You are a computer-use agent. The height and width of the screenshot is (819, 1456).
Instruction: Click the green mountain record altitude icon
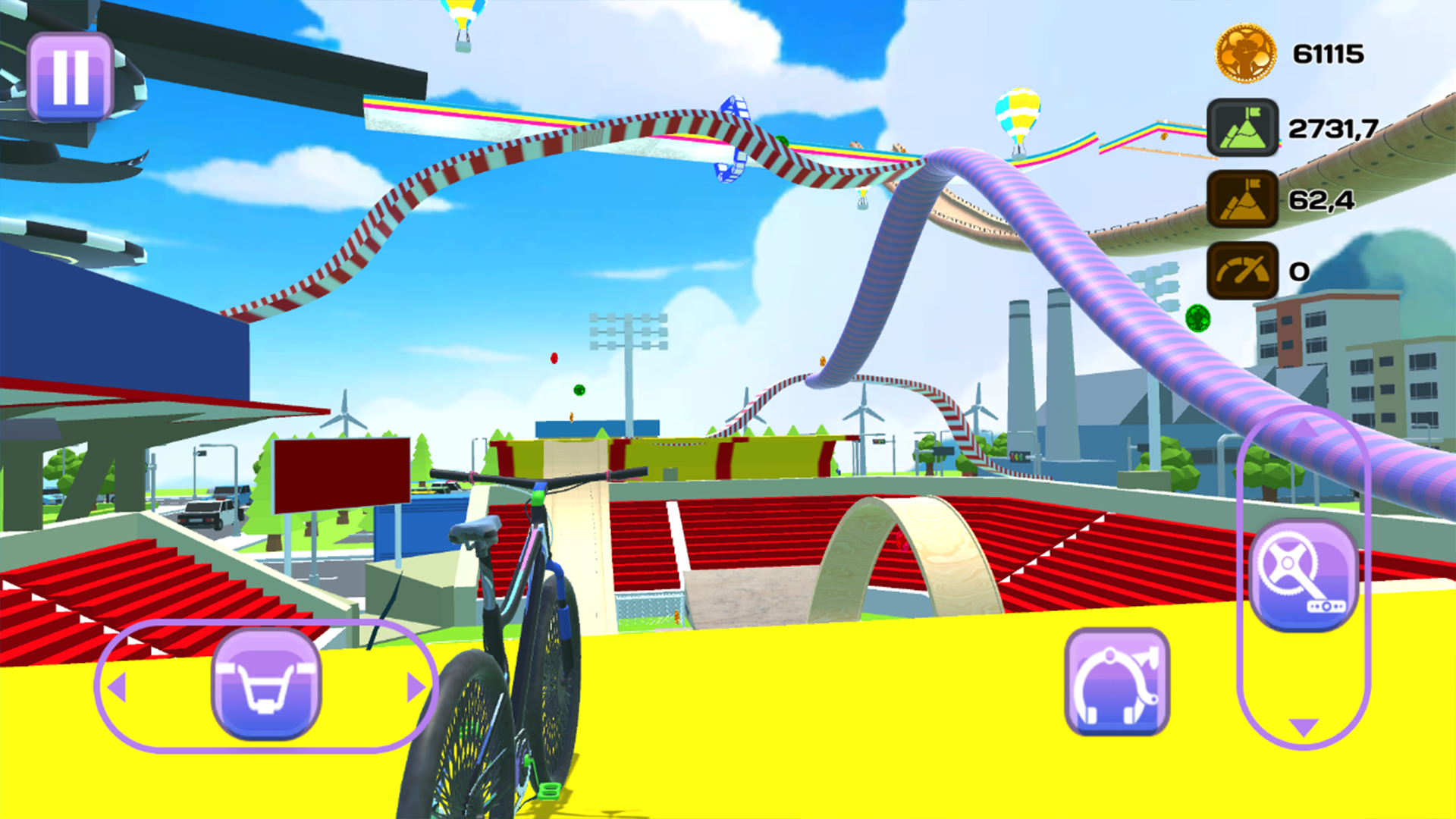coord(1244,127)
